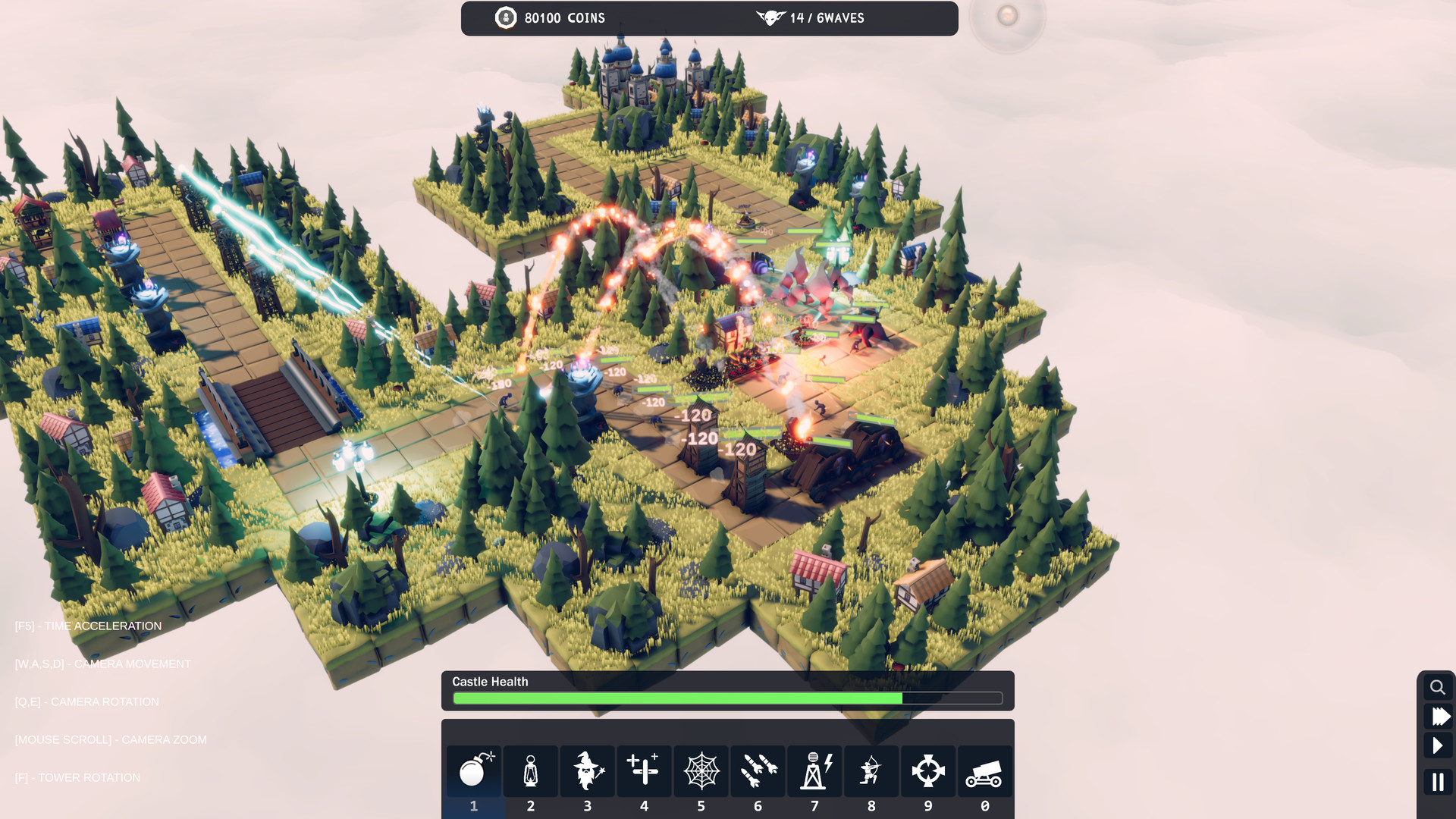Pick the catapult icon in slot 0
1456x819 pixels.
click(x=984, y=770)
